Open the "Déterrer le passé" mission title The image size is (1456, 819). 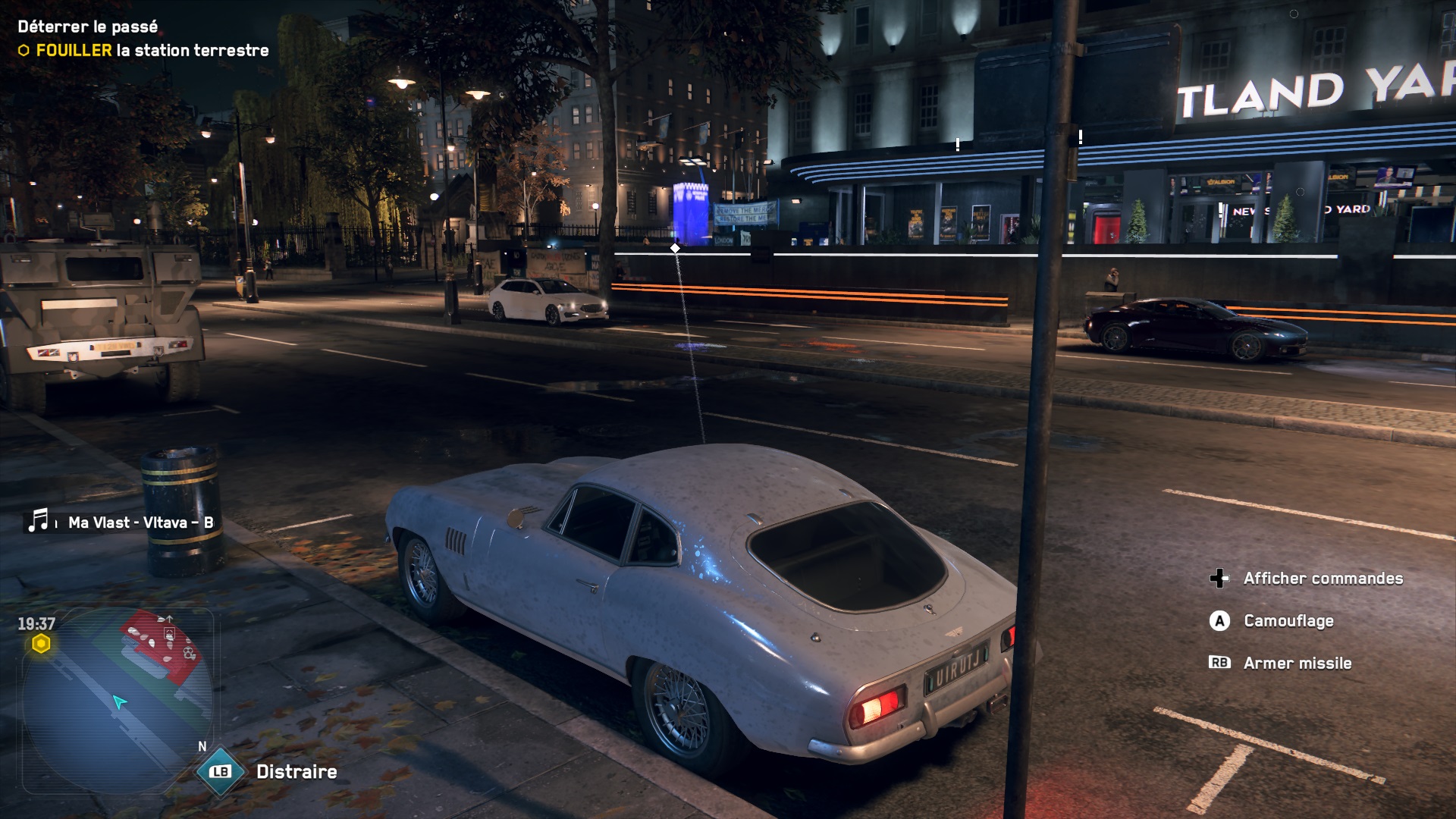click(88, 27)
